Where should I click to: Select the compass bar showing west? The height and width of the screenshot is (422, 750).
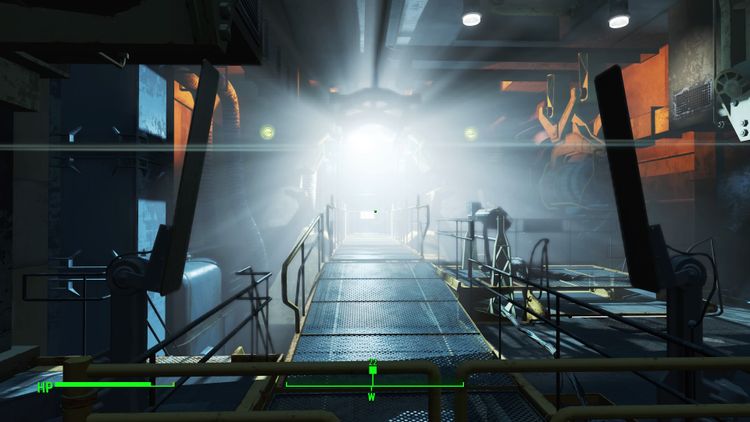[x=373, y=384]
